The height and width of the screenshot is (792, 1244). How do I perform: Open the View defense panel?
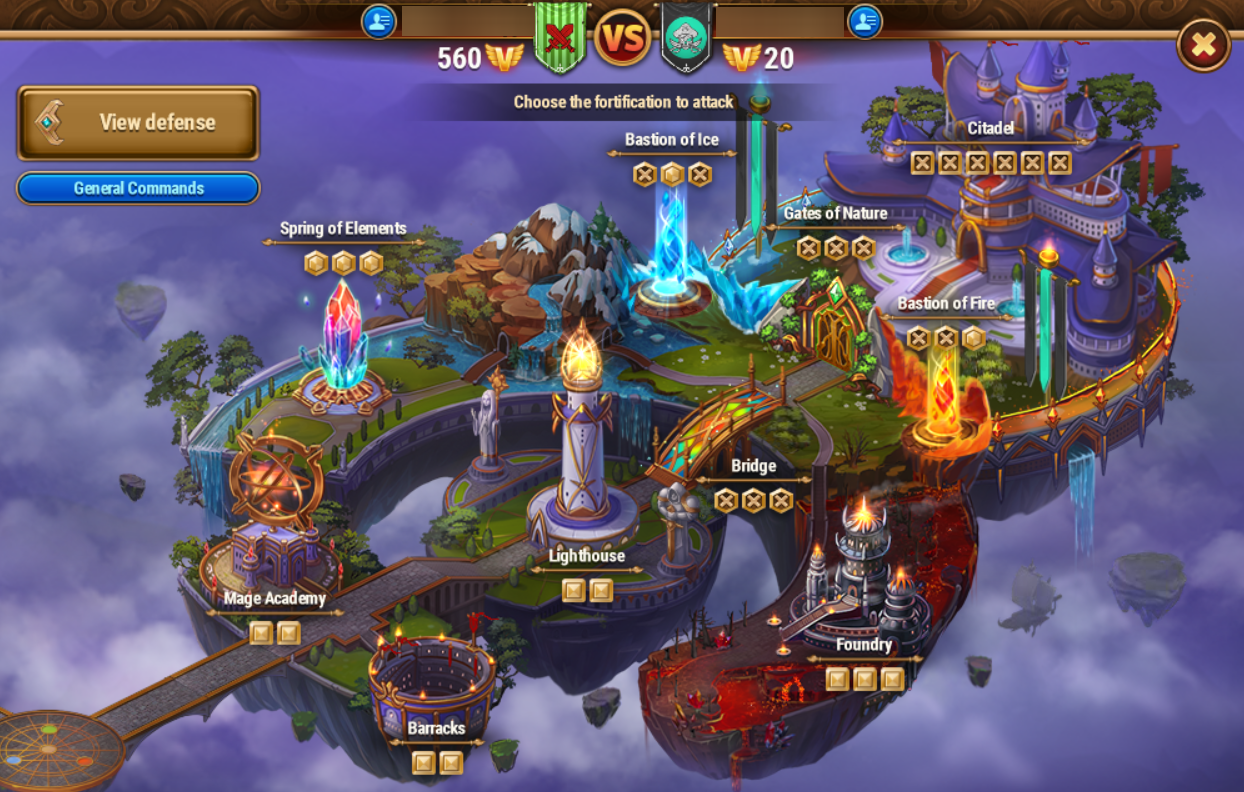(138, 123)
